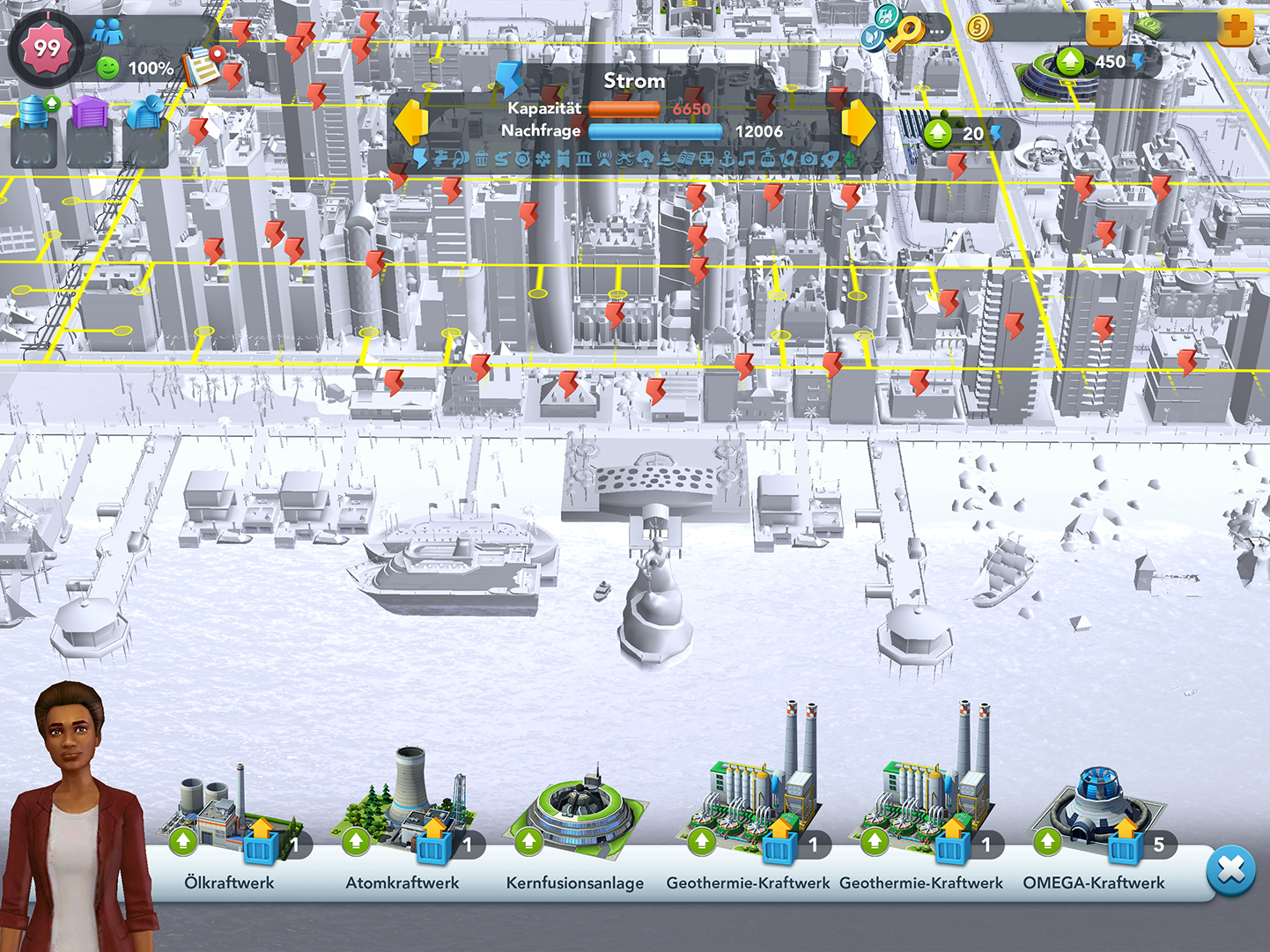Go to next service with right yellow arrow

coord(859,122)
